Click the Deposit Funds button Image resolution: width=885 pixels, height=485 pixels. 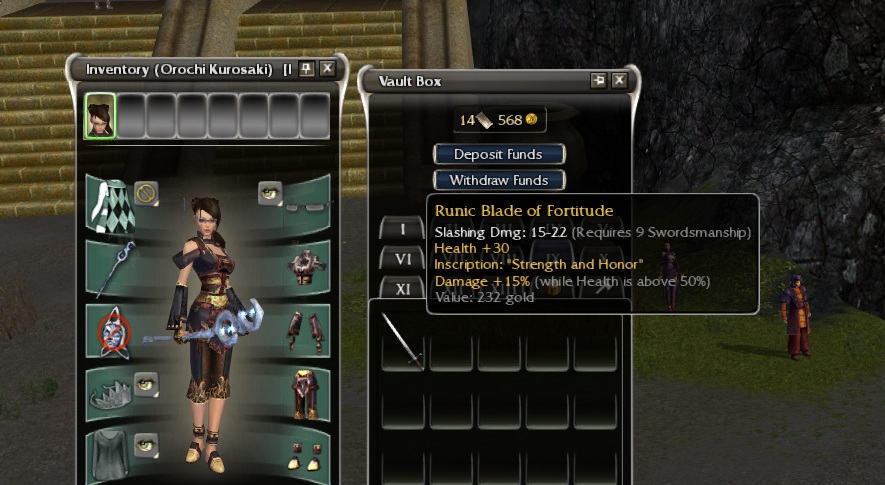(x=498, y=154)
